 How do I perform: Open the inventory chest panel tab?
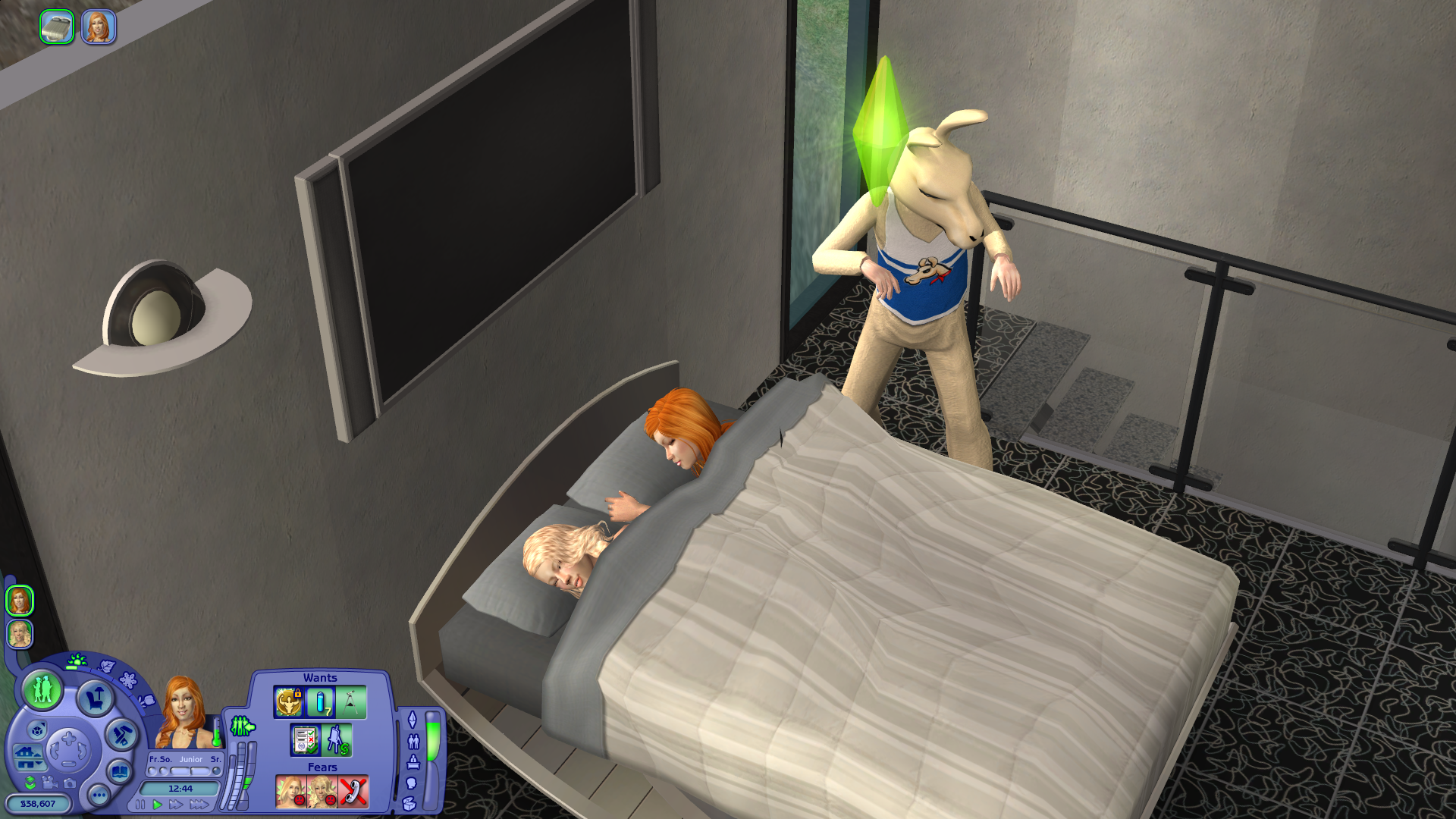pos(410,804)
